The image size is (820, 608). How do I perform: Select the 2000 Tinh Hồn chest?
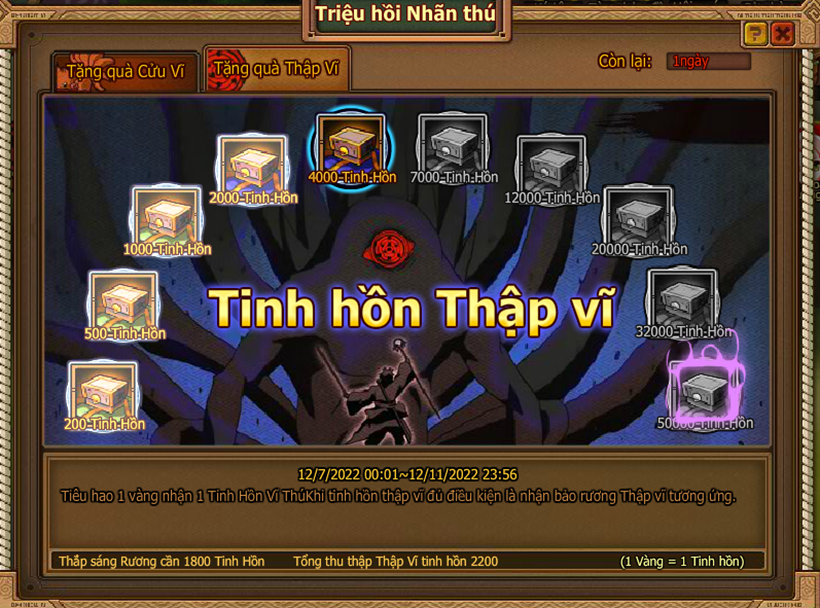252,165
